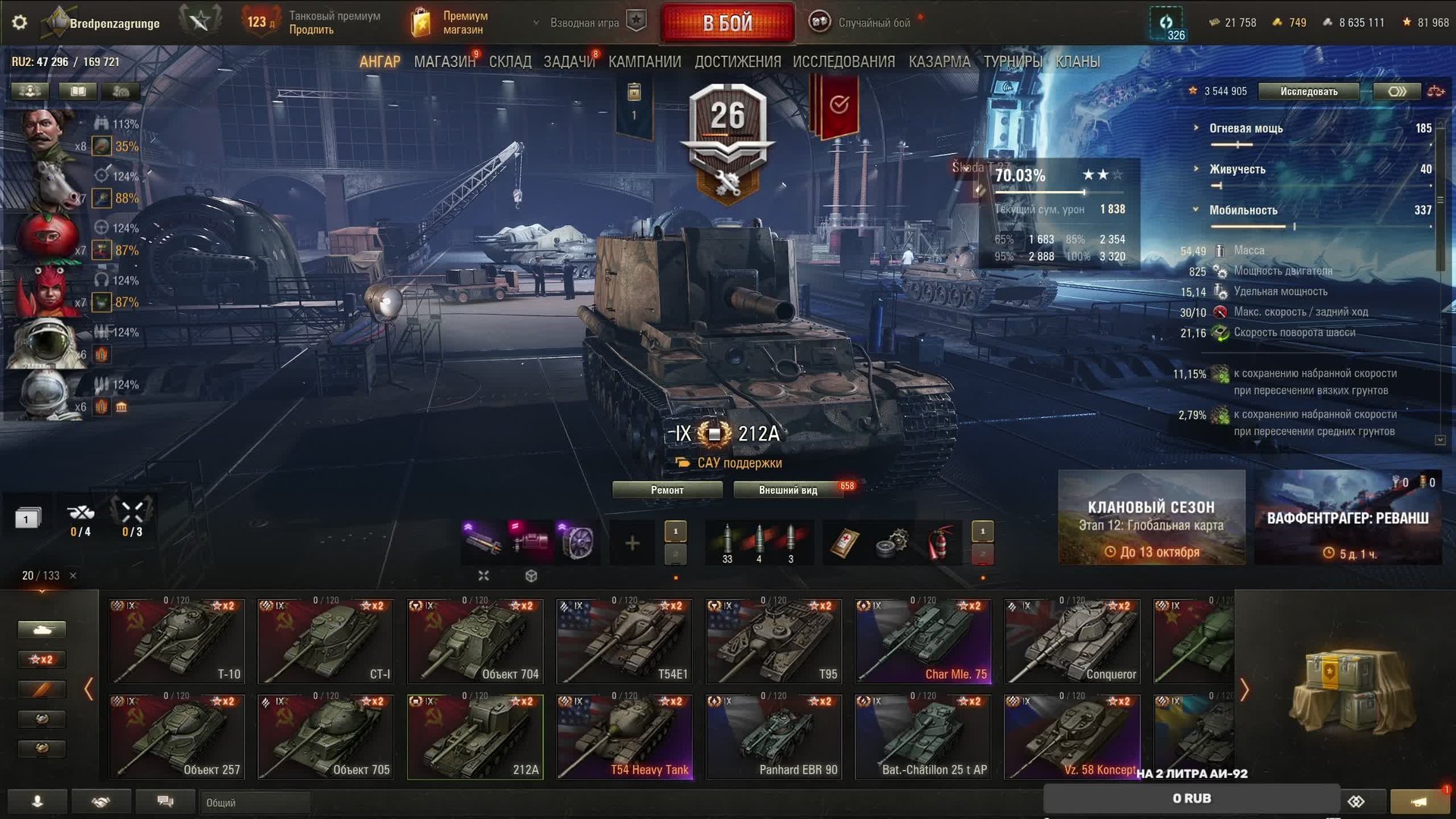
Task: Open the СКЛАД tab
Action: pyautogui.click(x=510, y=62)
